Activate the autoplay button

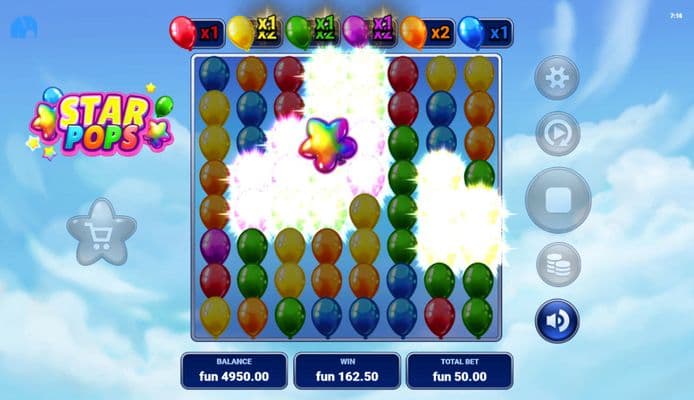pyautogui.click(x=557, y=134)
